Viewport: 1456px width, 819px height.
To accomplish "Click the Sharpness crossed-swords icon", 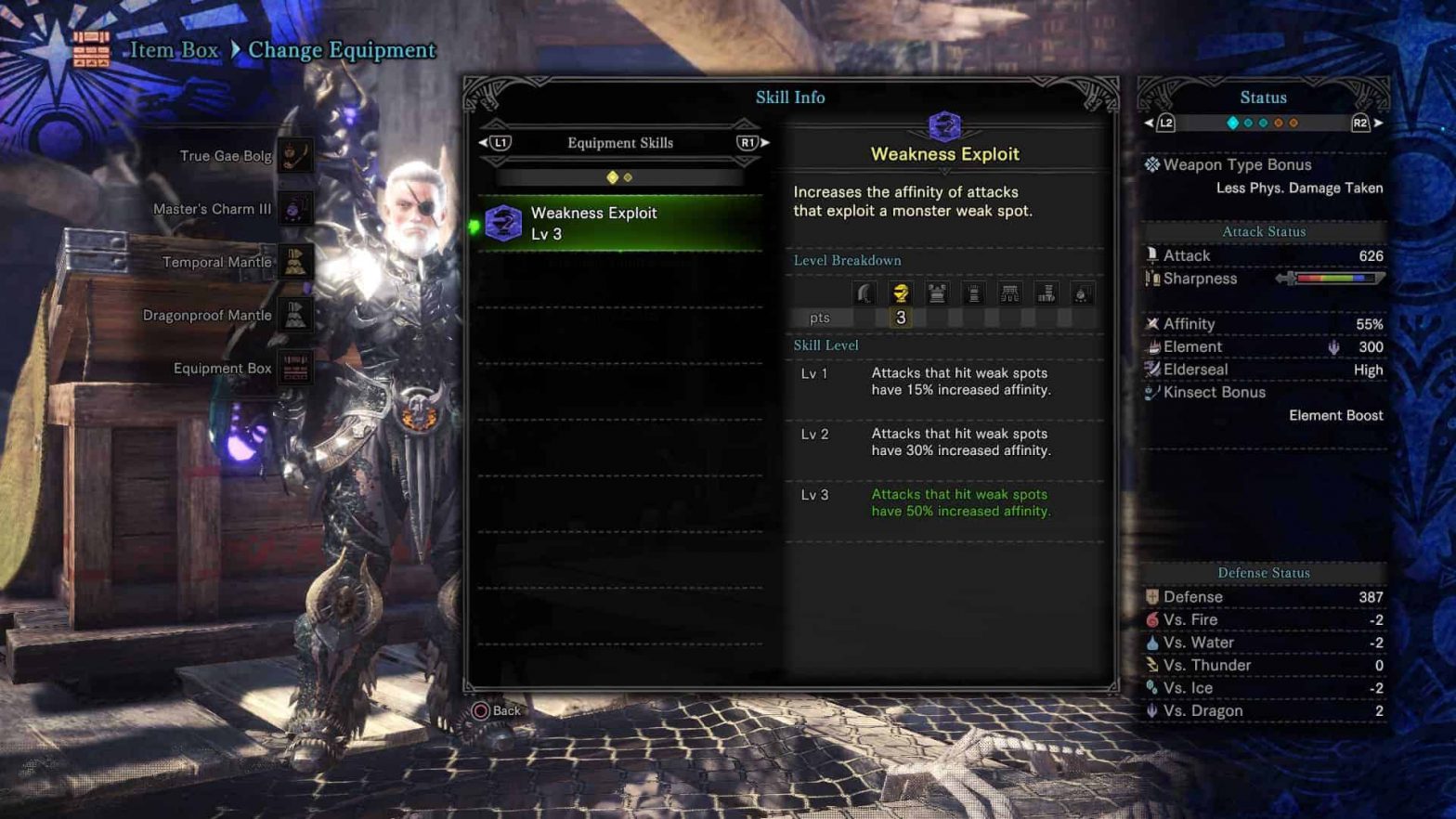I will [1154, 279].
